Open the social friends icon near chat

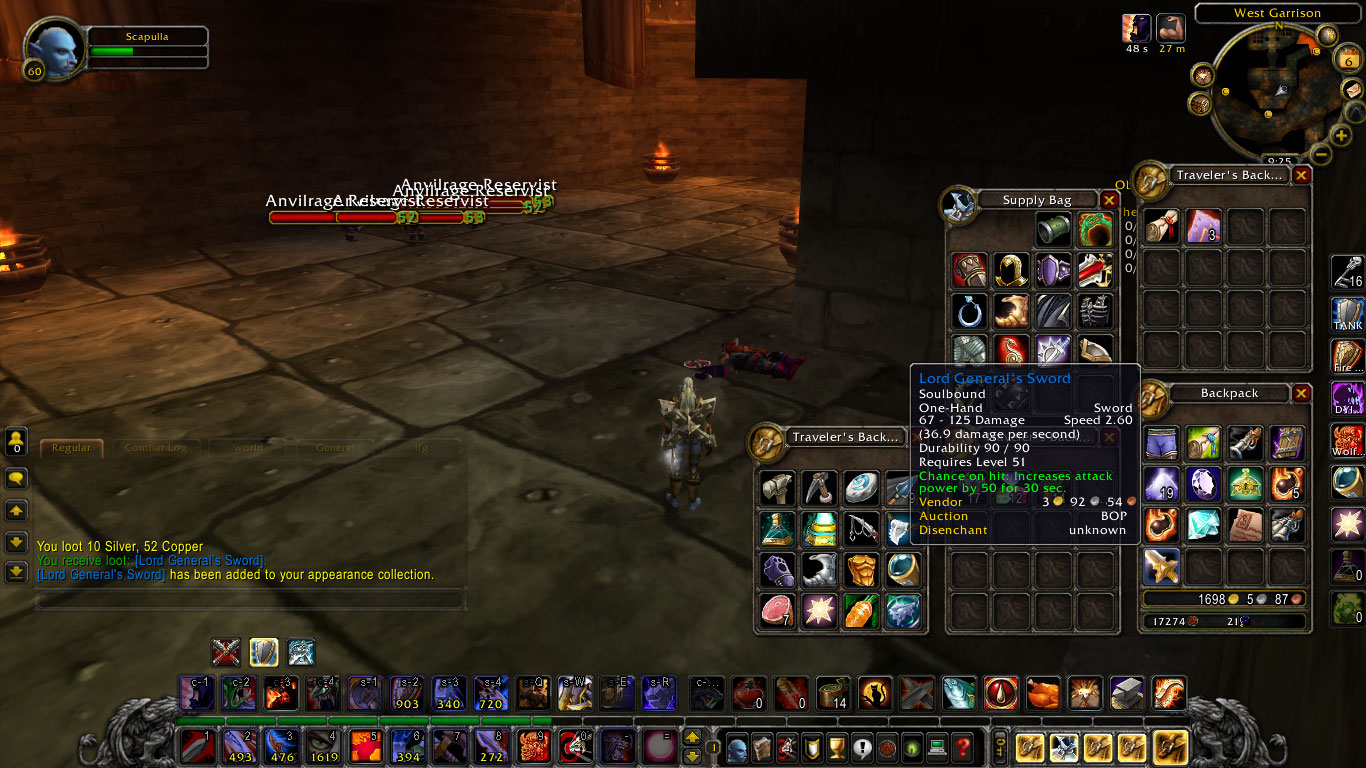click(17, 441)
